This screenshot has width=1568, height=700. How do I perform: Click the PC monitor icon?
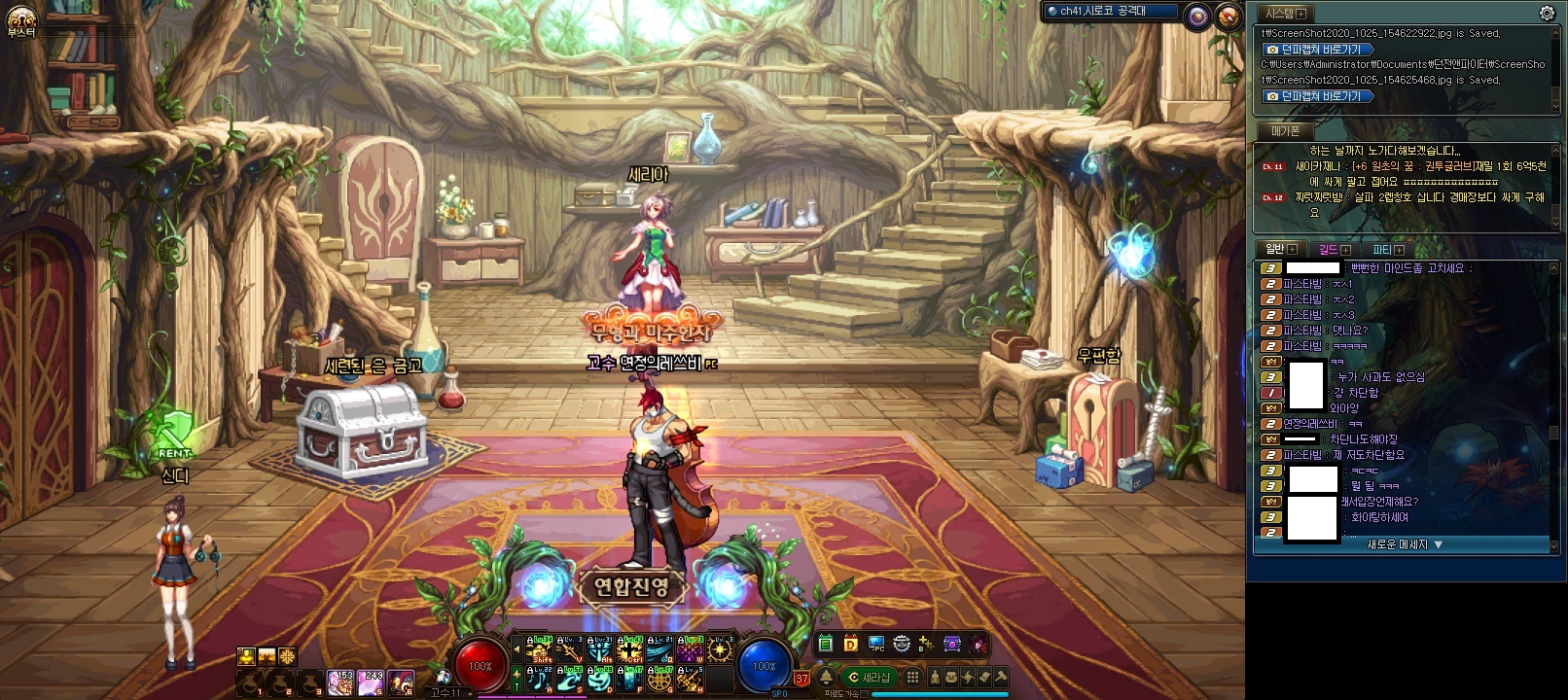pos(876,644)
